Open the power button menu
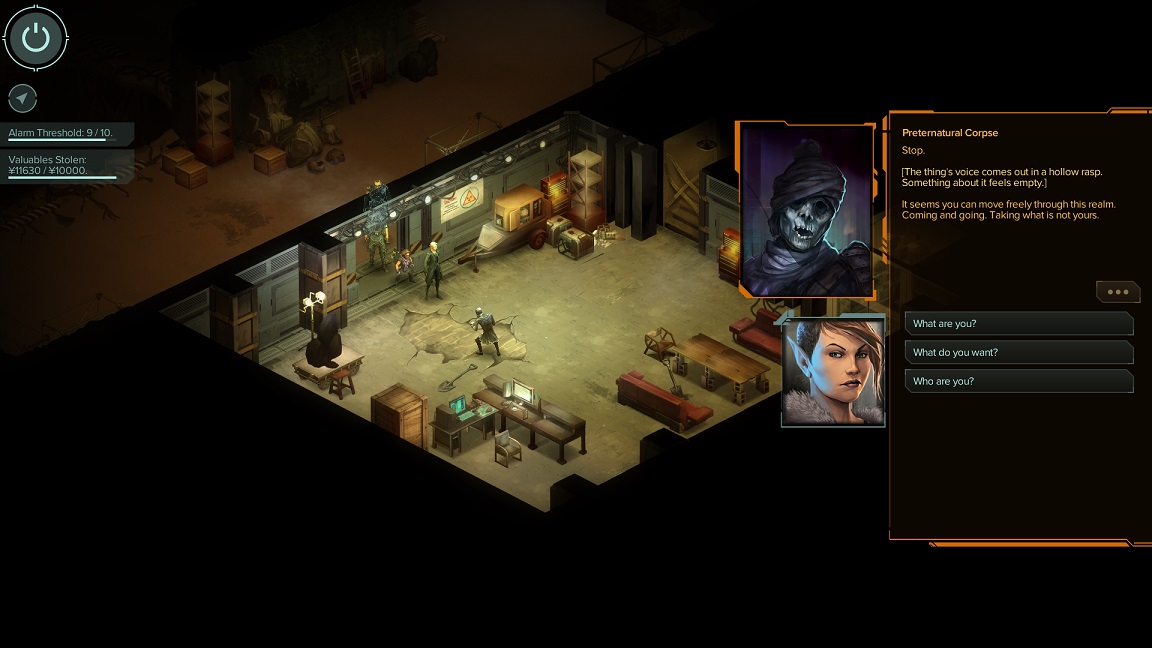The height and width of the screenshot is (648, 1152). point(36,38)
